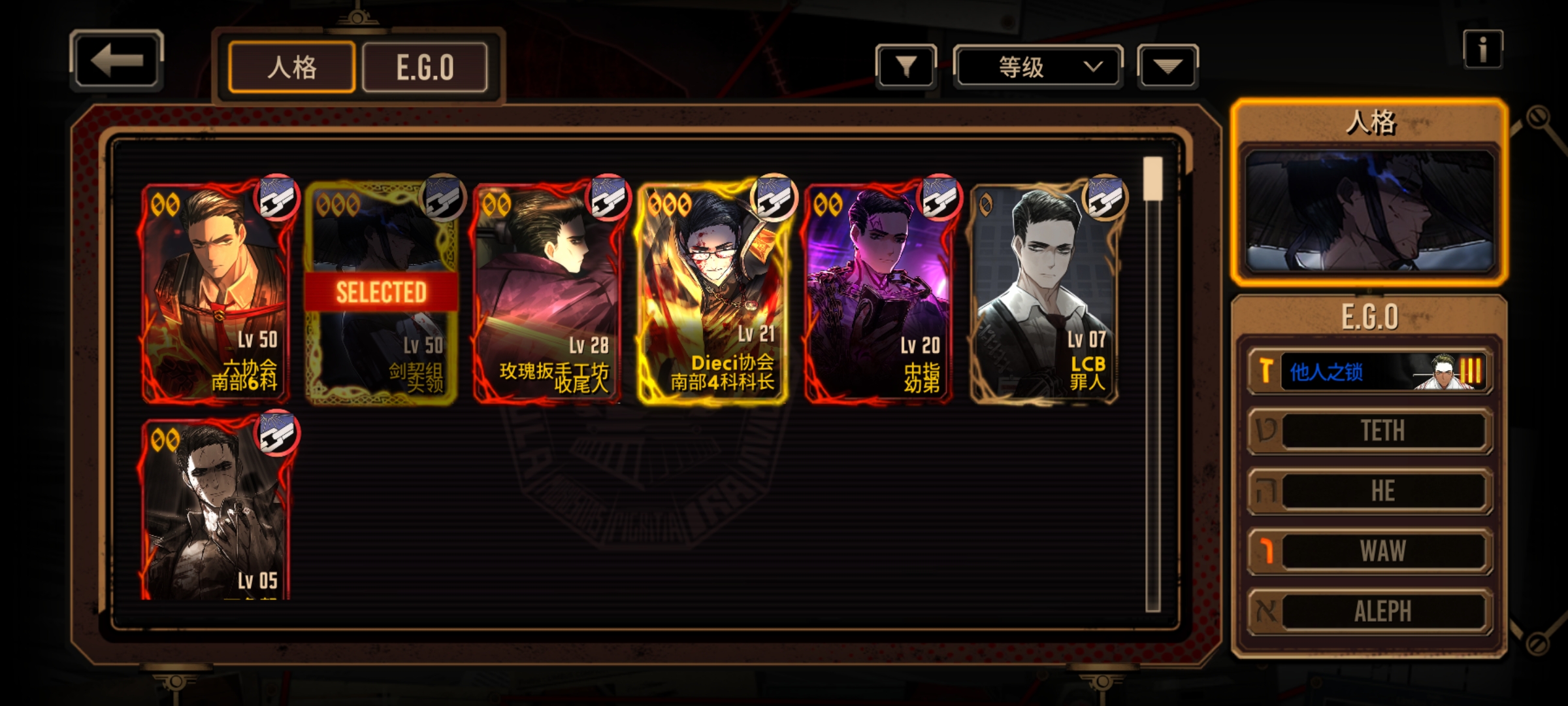Go back with the arrow button

click(x=116, y=61)
